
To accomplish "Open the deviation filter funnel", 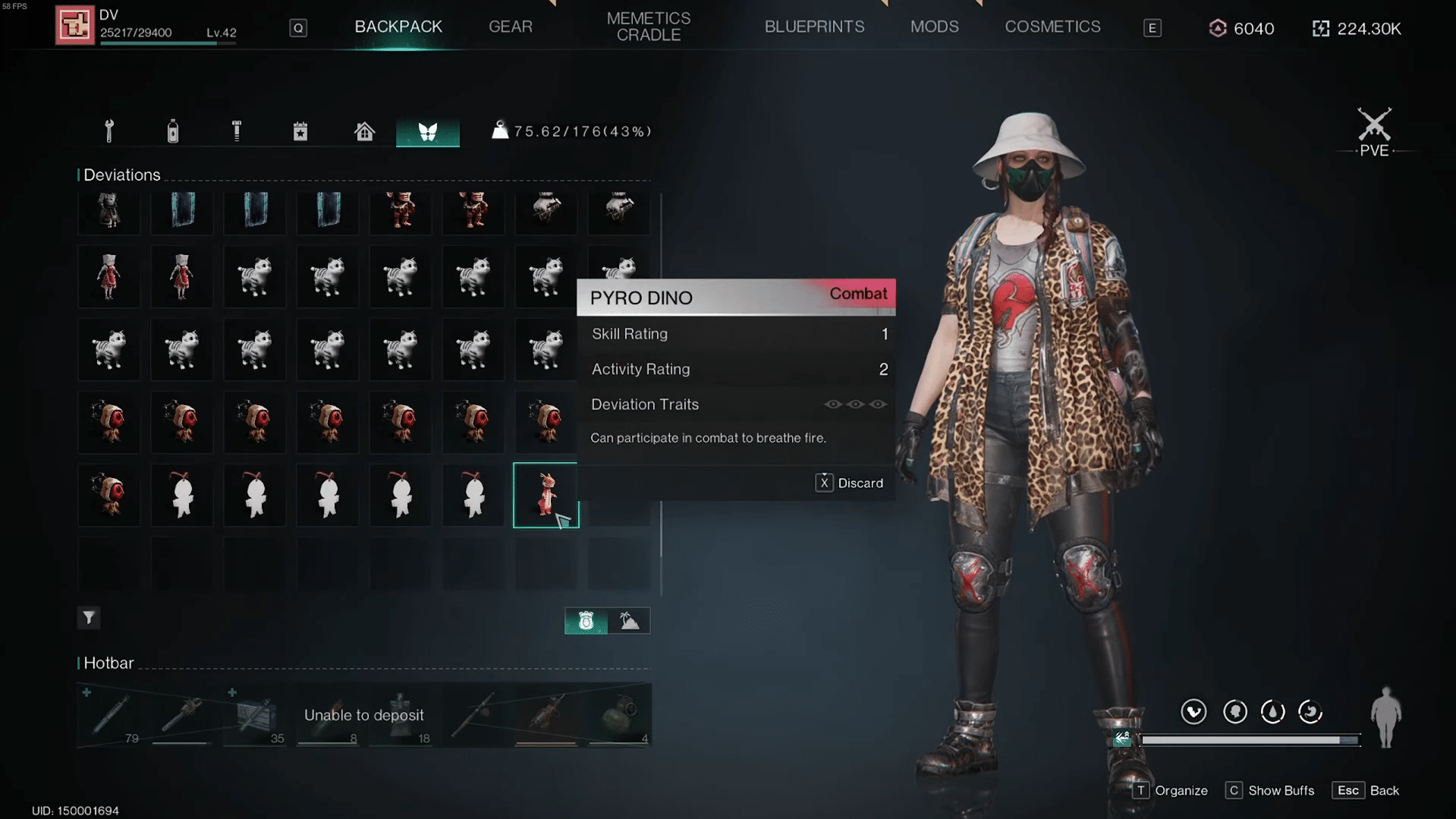I will [x=89, y=618].
